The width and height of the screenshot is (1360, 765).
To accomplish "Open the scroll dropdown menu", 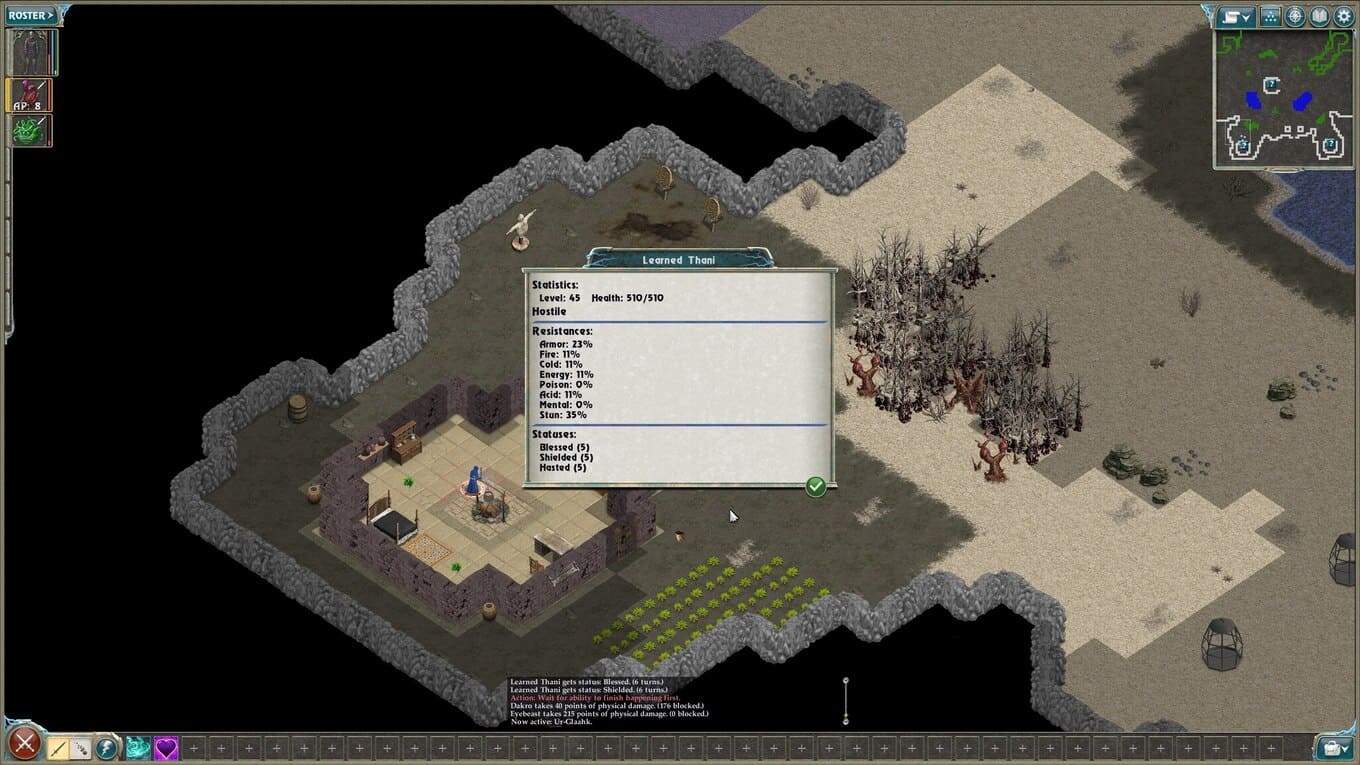I will (1236, 16).
